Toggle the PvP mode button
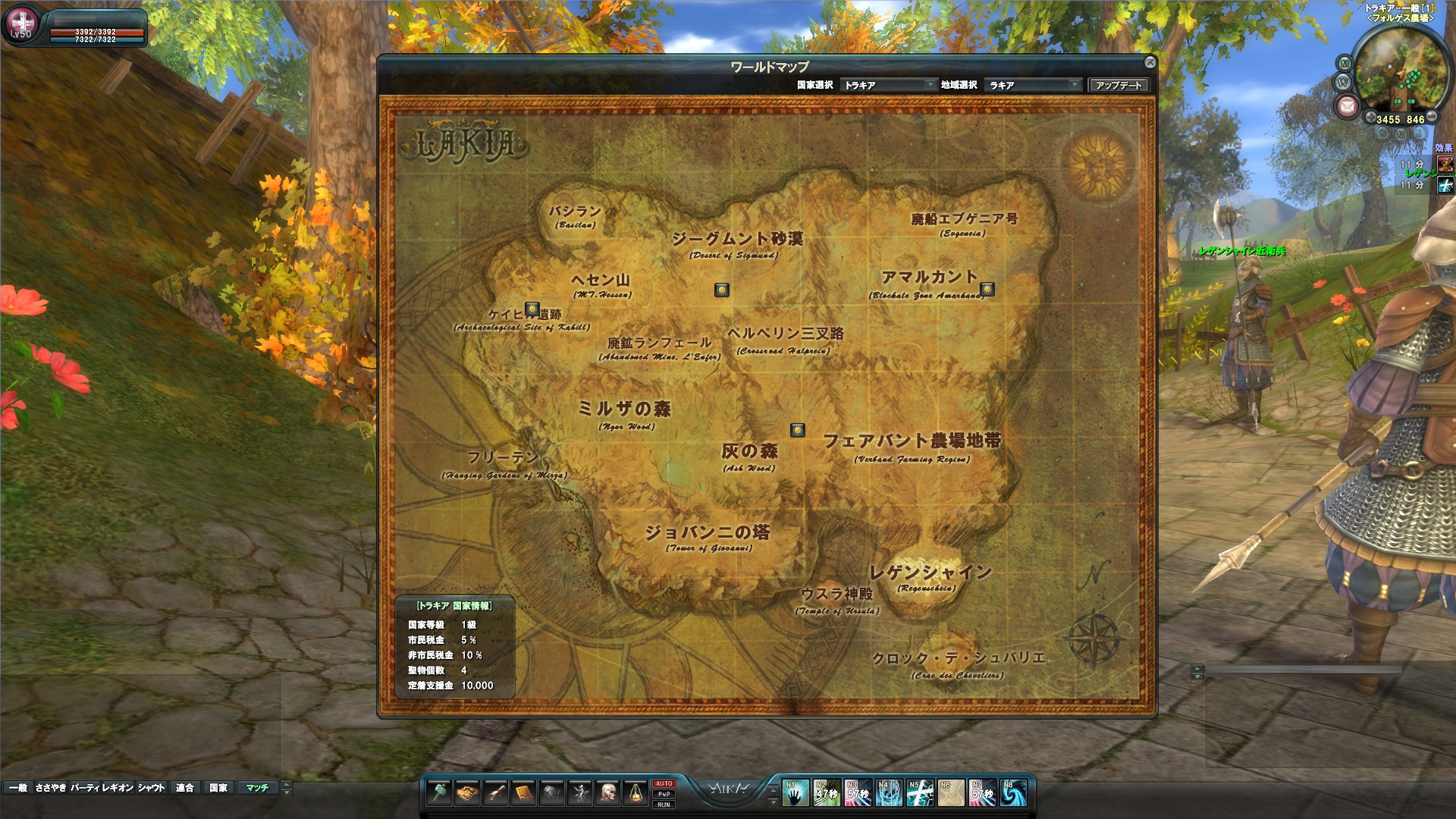Screen dimensions: 1456x819 point(664,794)
